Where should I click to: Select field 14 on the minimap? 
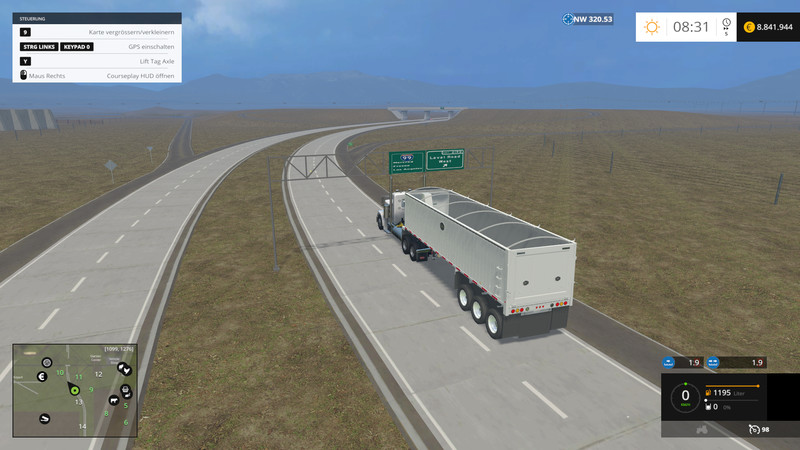[82, 427]
